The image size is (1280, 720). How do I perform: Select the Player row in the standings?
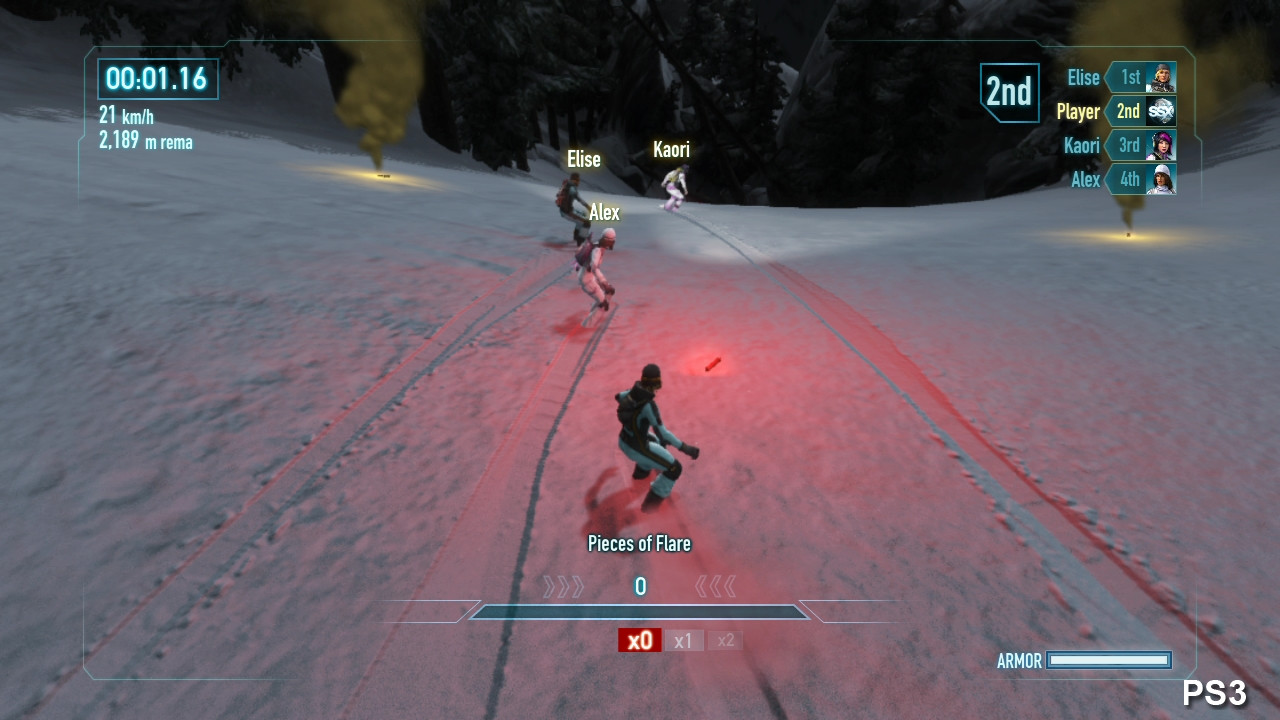[x=1116, y=111]
